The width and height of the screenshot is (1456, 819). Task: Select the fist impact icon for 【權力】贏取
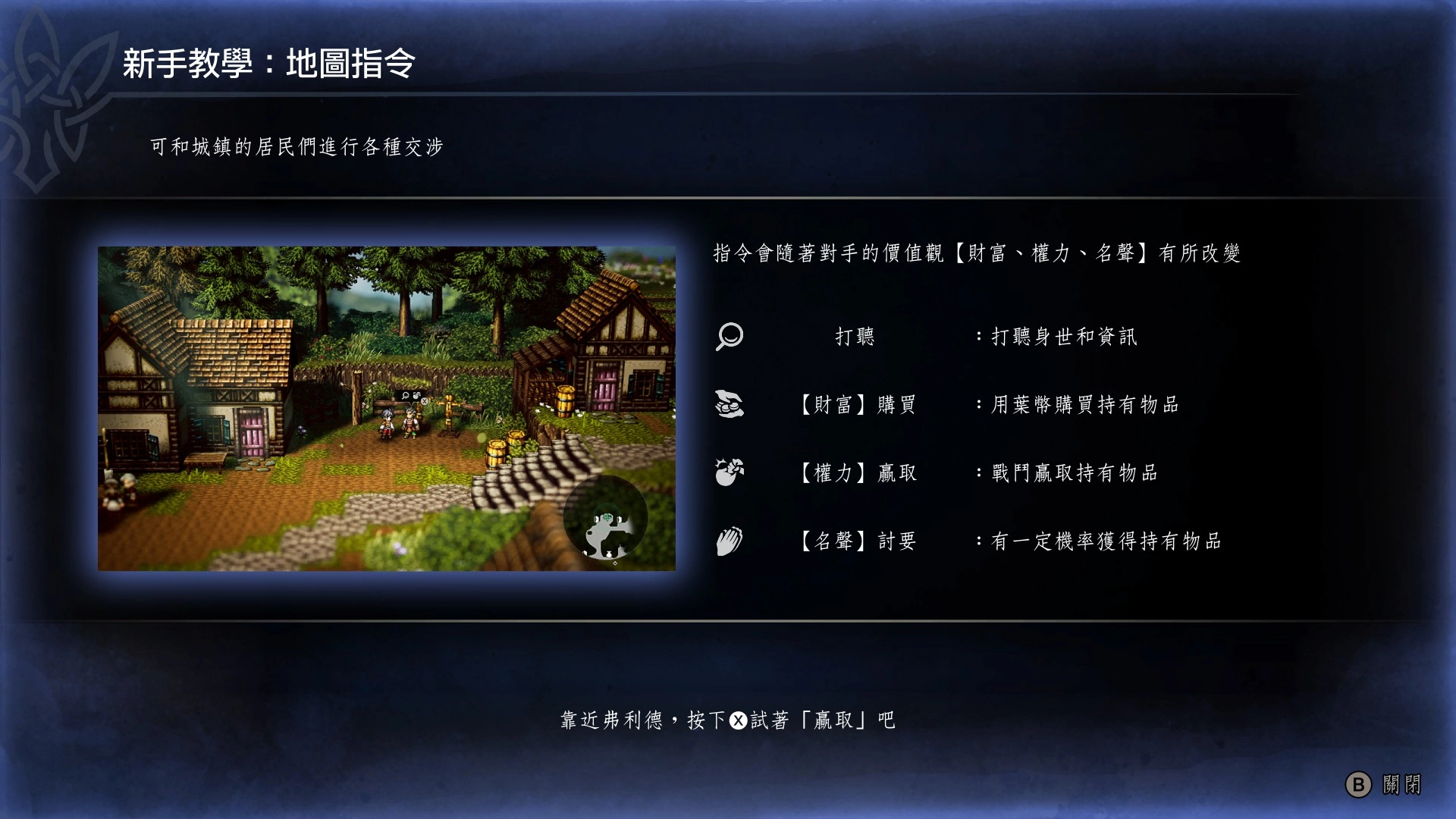pos(729,472)
